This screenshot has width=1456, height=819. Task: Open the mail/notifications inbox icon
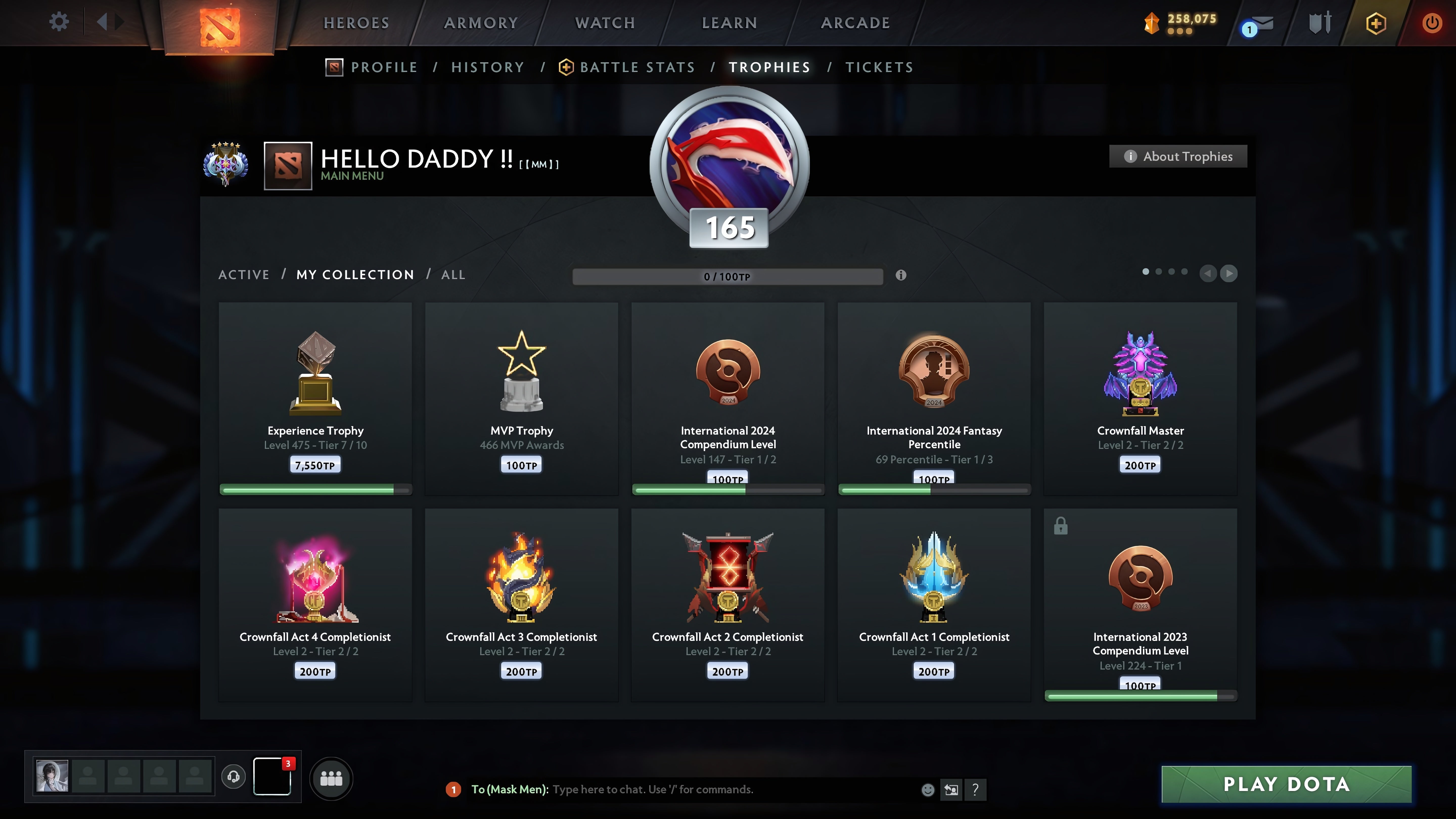(1258, 24)
